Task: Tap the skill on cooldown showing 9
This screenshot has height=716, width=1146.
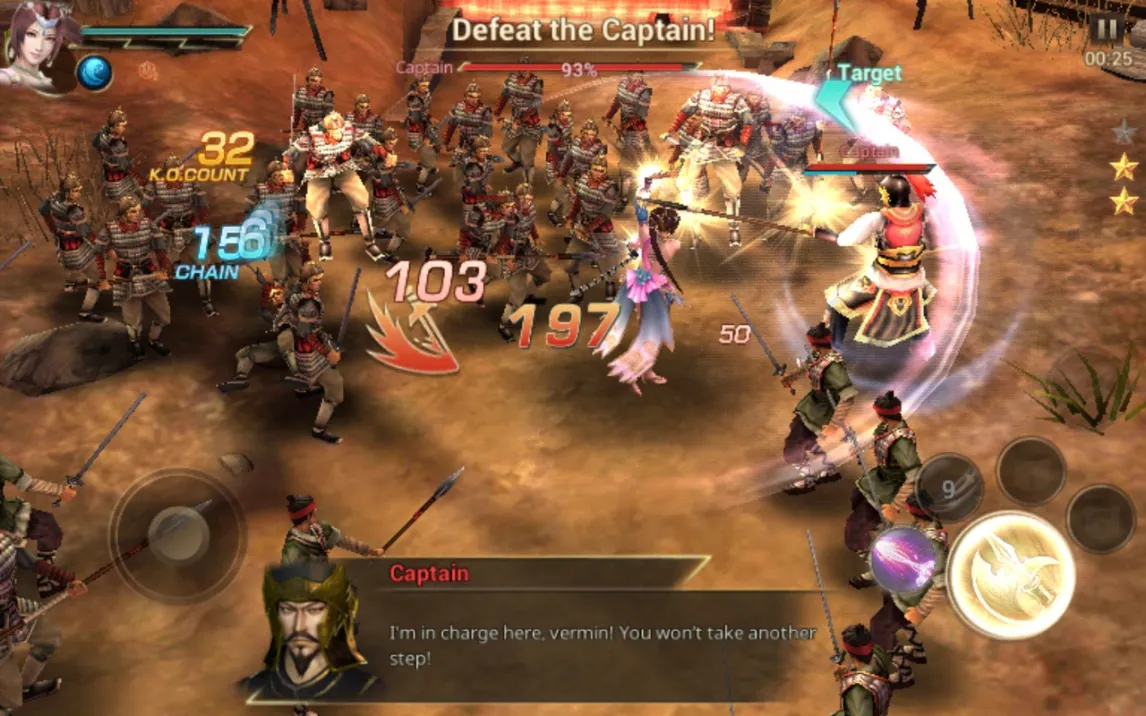Action: pyautogui.click(x=949, y=487)
